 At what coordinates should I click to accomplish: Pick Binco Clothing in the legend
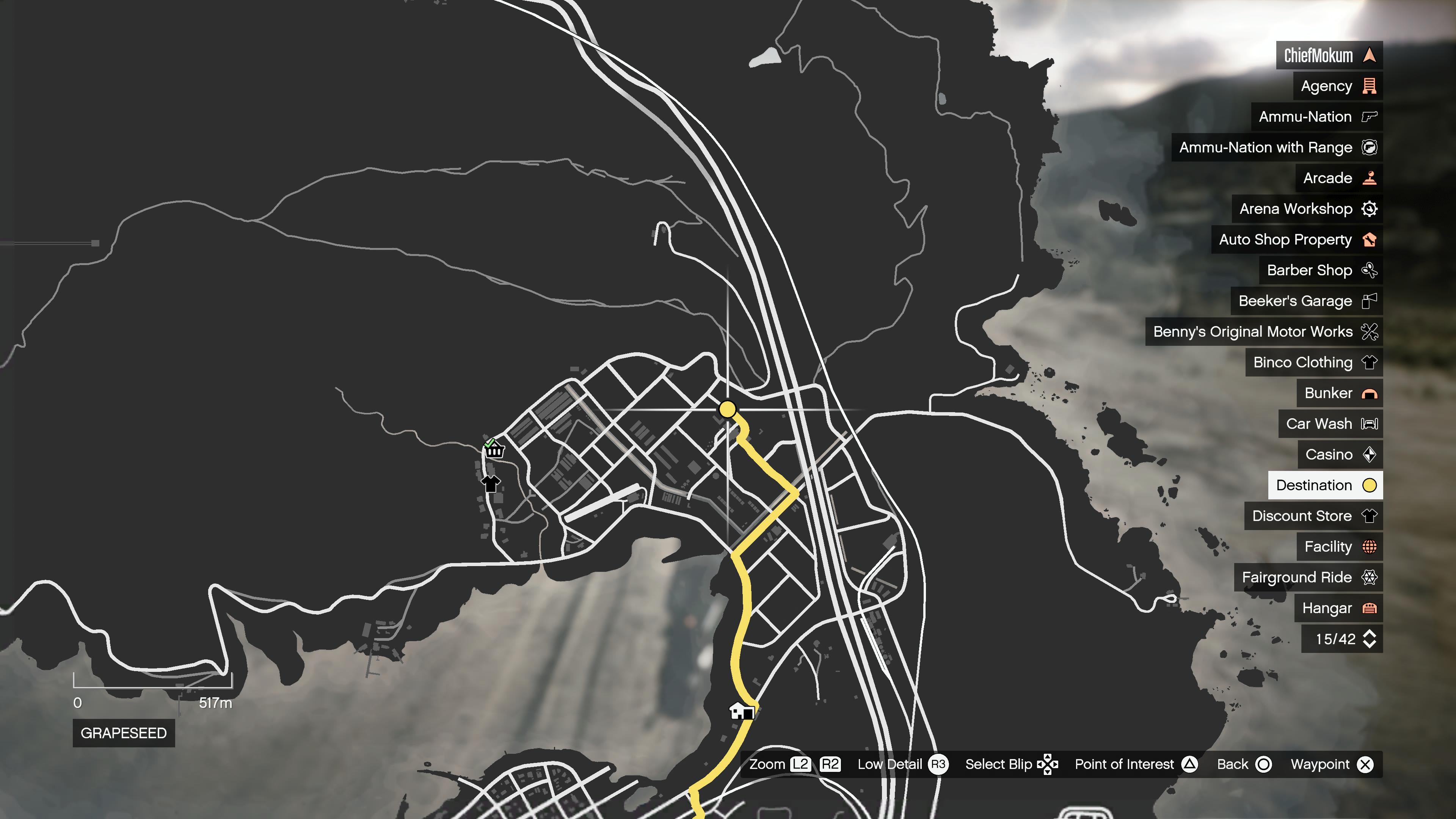tap(1313, 362)
